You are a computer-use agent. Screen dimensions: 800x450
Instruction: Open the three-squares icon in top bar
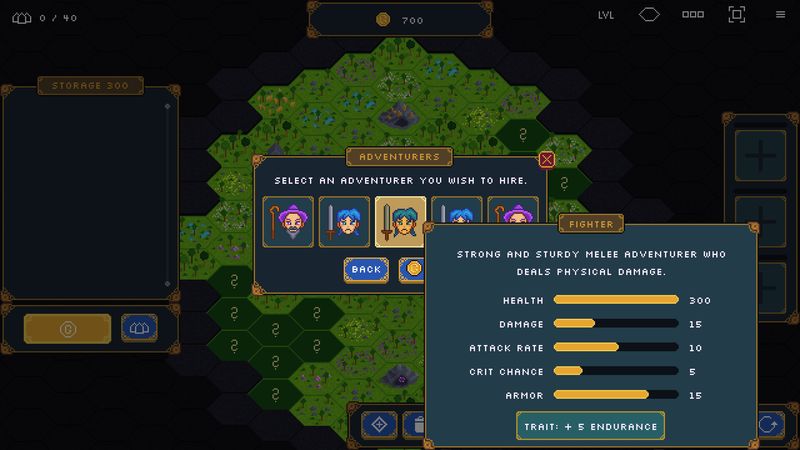693,15
